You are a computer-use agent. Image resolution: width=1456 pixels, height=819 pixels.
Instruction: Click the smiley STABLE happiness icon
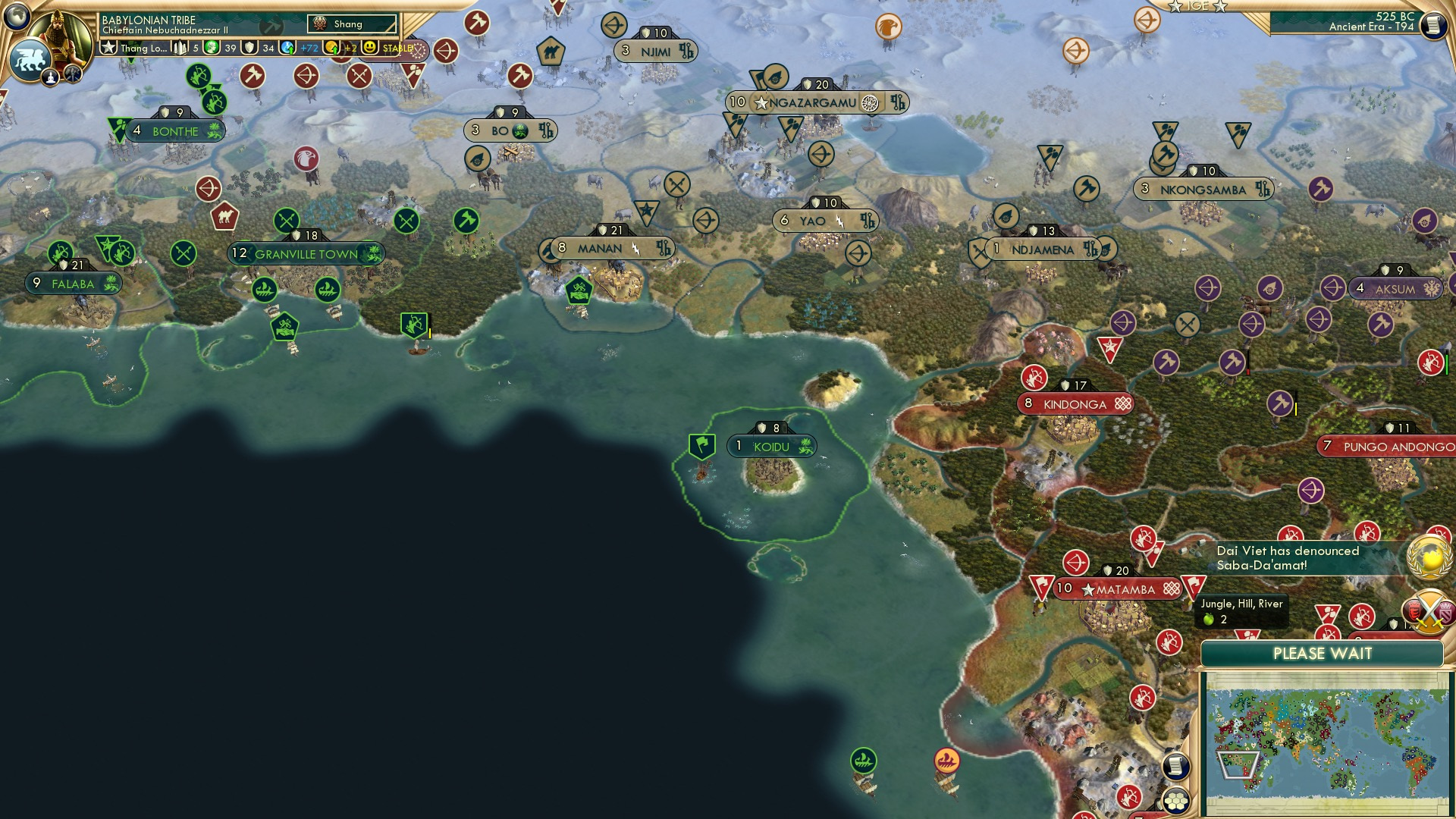click(x=371, y=48)
